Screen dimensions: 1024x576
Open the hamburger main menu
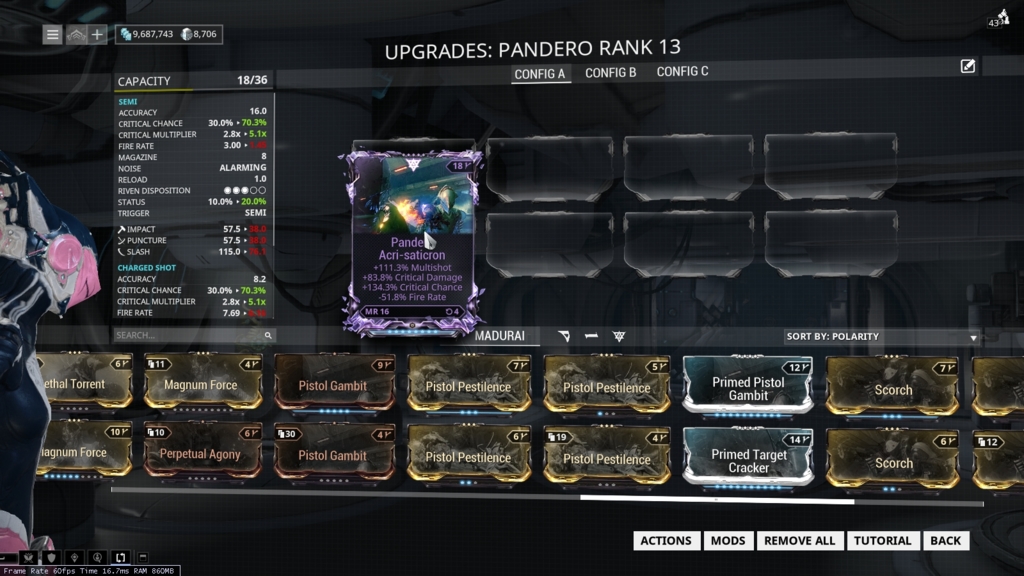53,35
